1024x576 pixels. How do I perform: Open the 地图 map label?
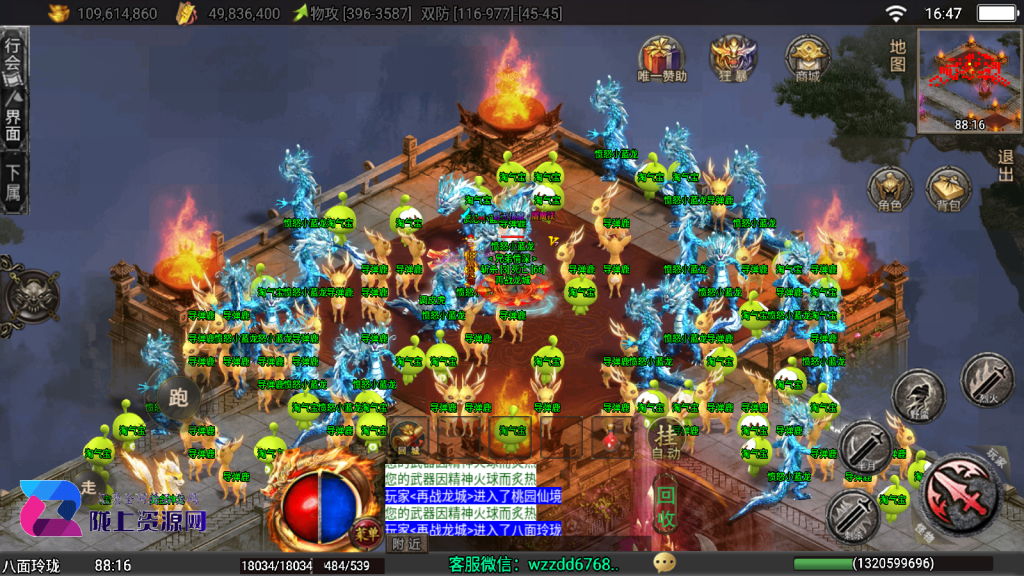pyautogui.click(x=898, y=55)
